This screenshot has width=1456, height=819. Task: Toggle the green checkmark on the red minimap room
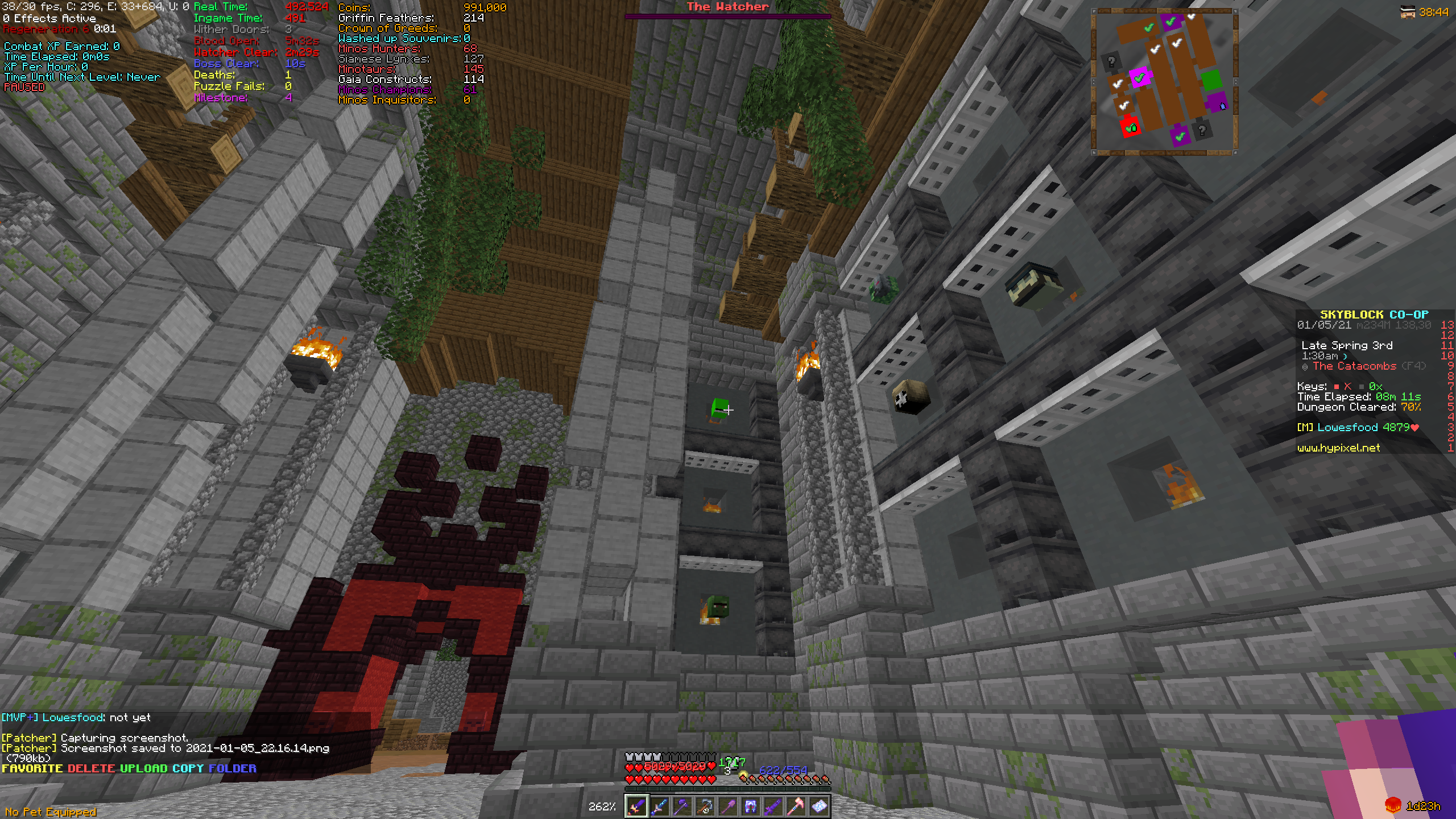(x=1130, y=129)
